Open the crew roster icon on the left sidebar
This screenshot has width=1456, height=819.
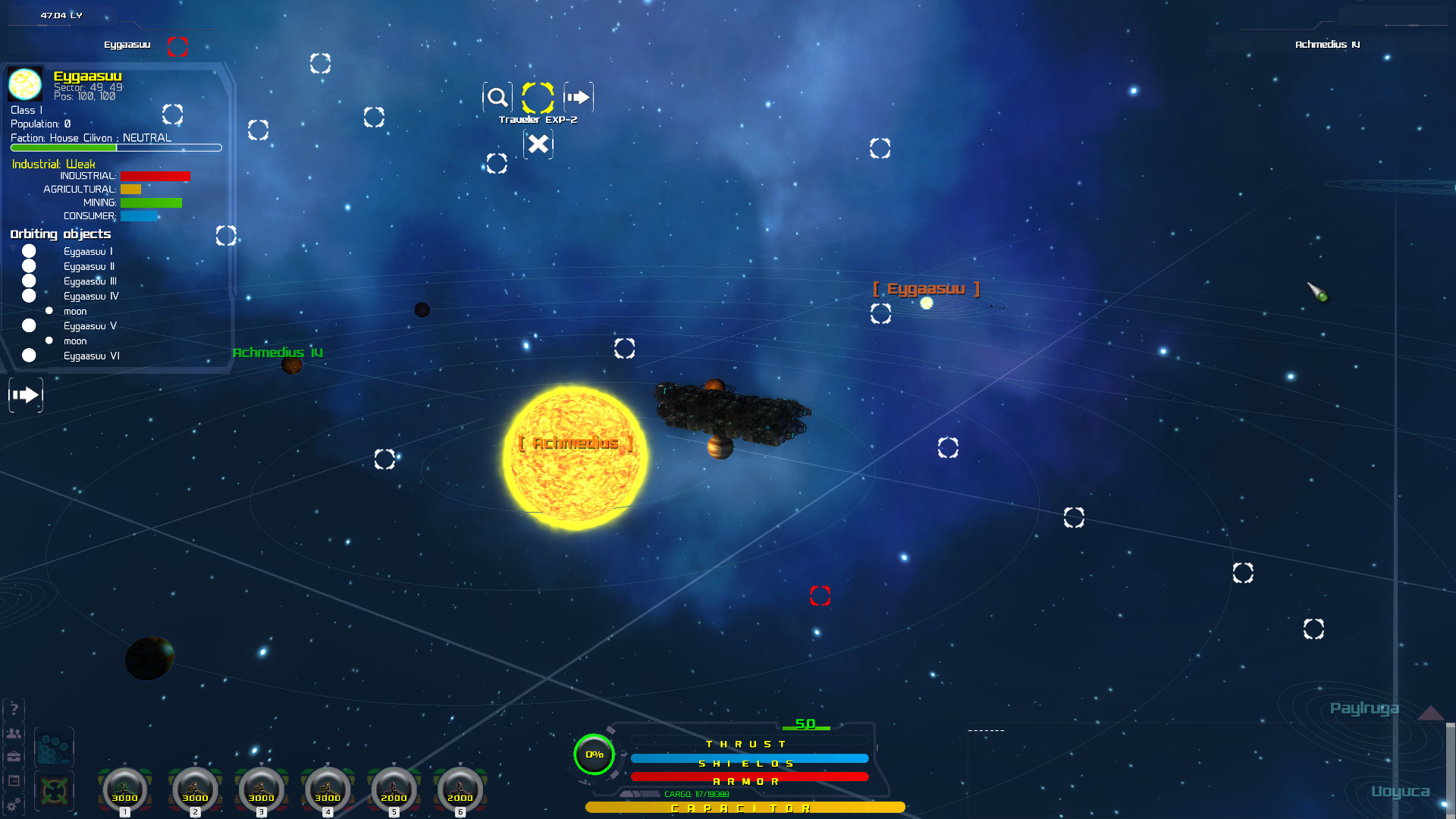coord(14,733)
